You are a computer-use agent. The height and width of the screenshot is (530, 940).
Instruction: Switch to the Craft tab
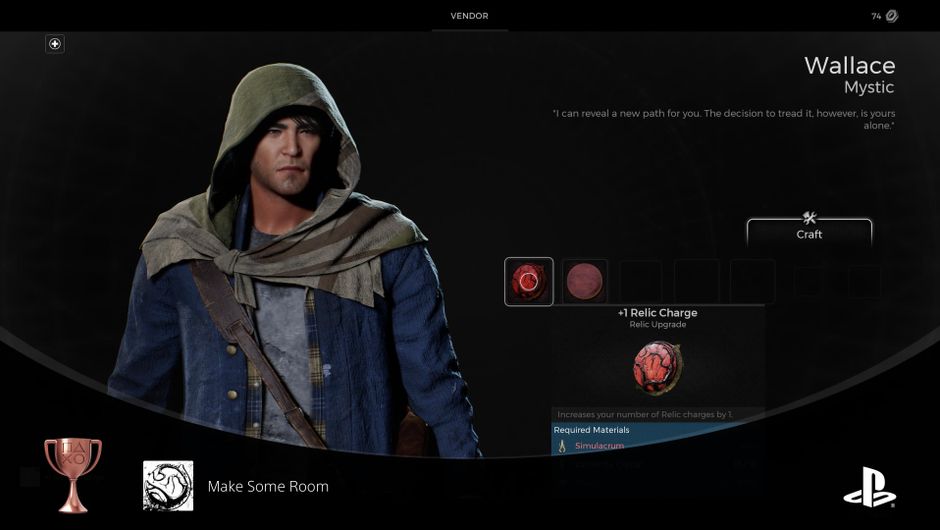coord(809,231)
